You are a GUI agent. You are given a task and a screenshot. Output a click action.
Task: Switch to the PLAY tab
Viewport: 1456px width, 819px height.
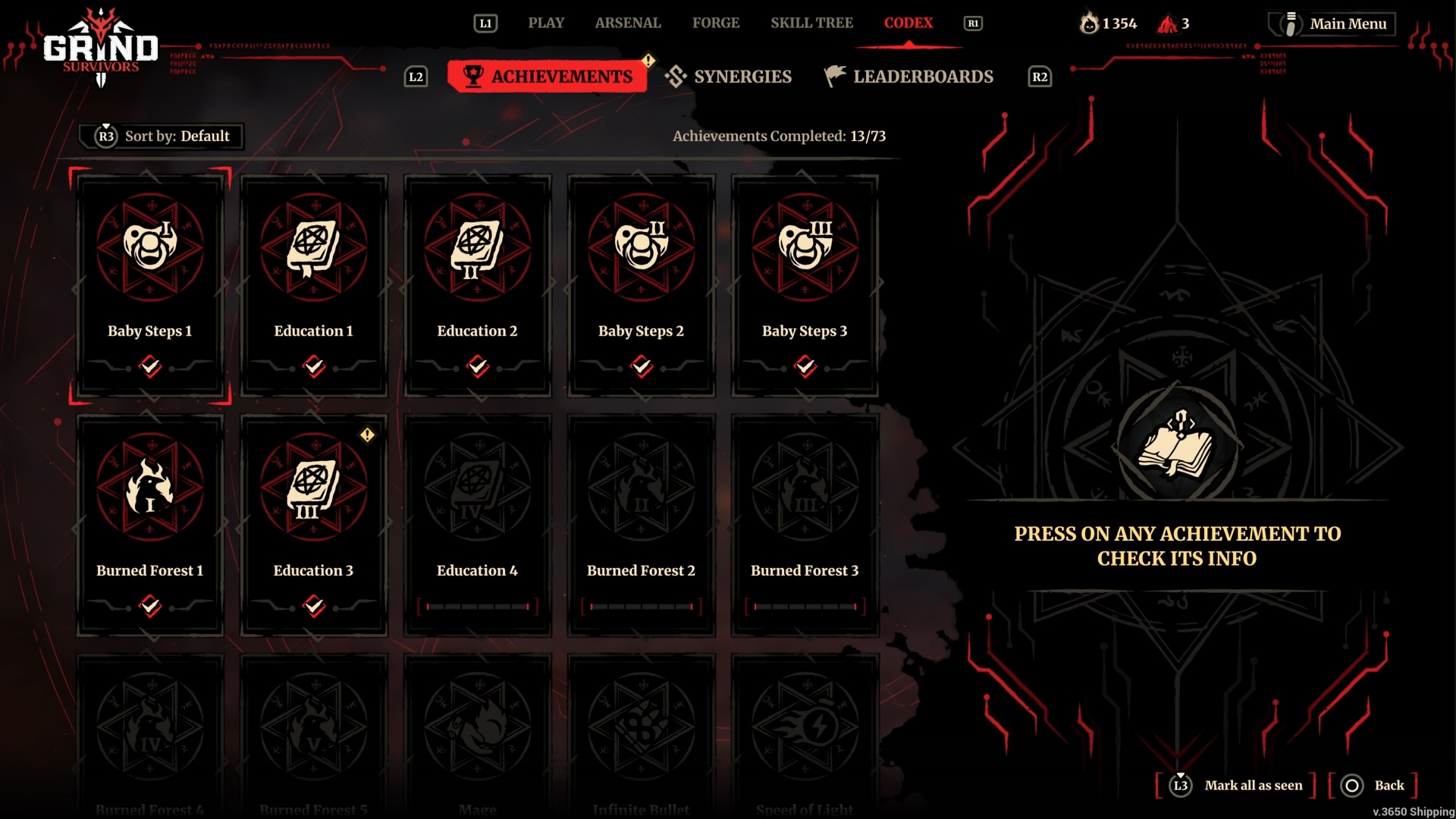tap(546, 23)
